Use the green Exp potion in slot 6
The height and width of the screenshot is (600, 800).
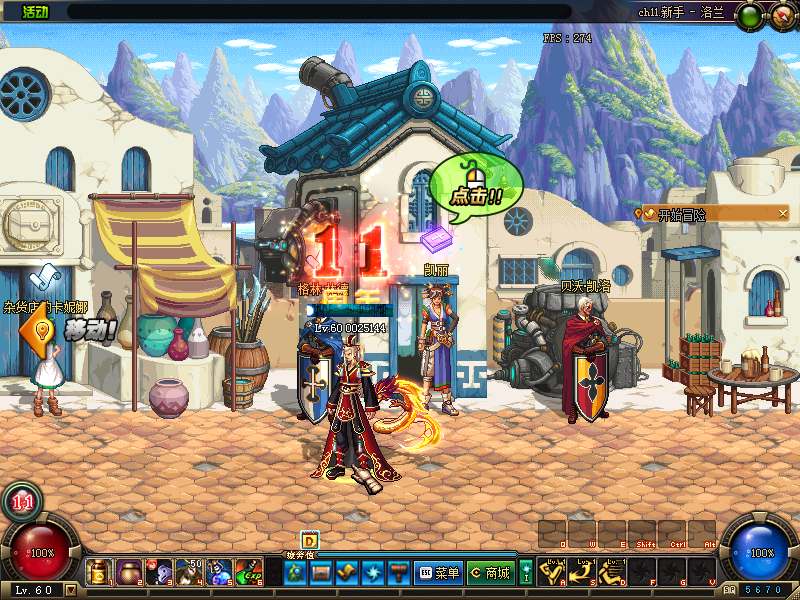(250, 573)
